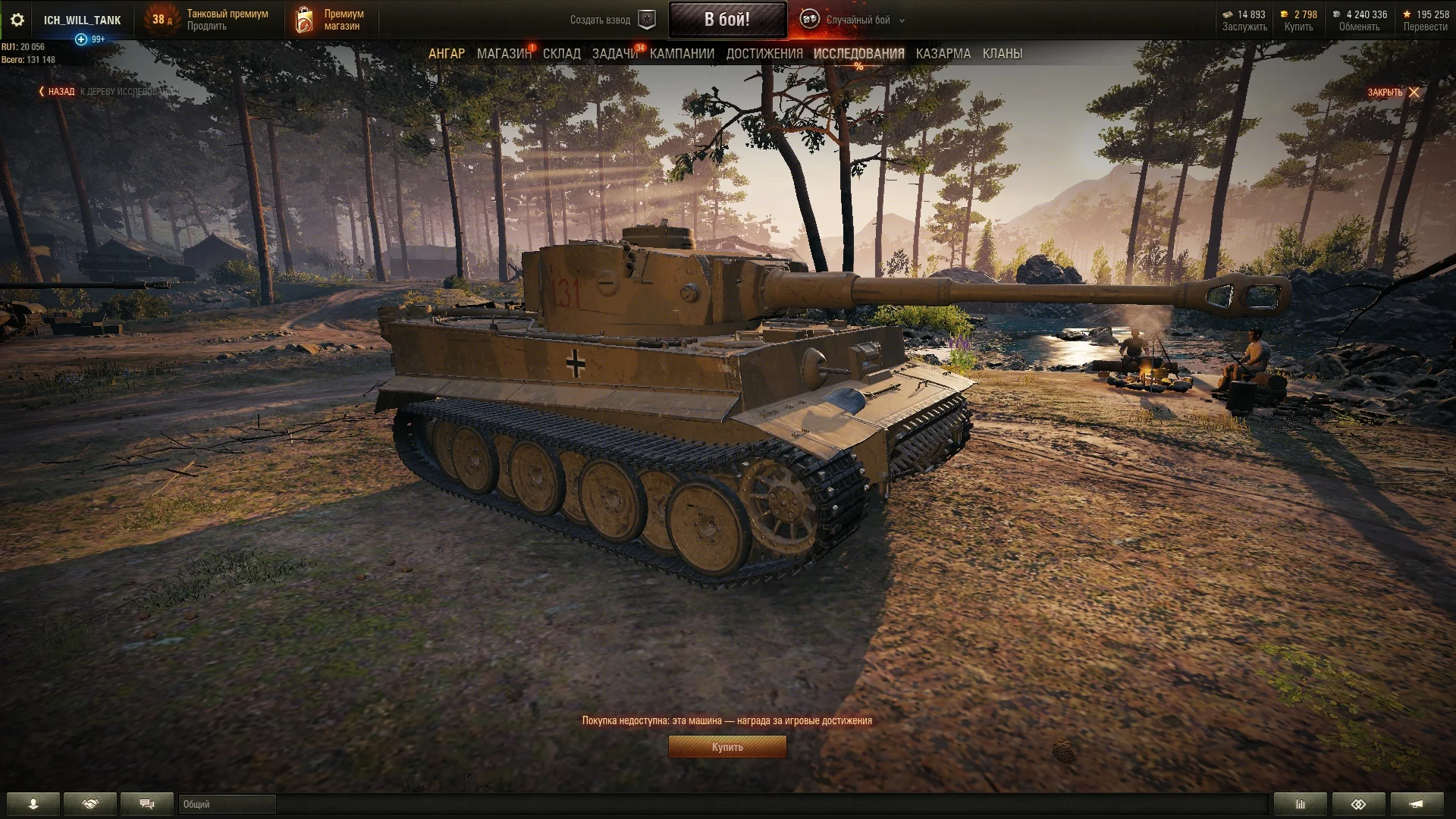Open the ЗАДАЧИ tab
Screen dimensions: 1456x819
point(614,54)
